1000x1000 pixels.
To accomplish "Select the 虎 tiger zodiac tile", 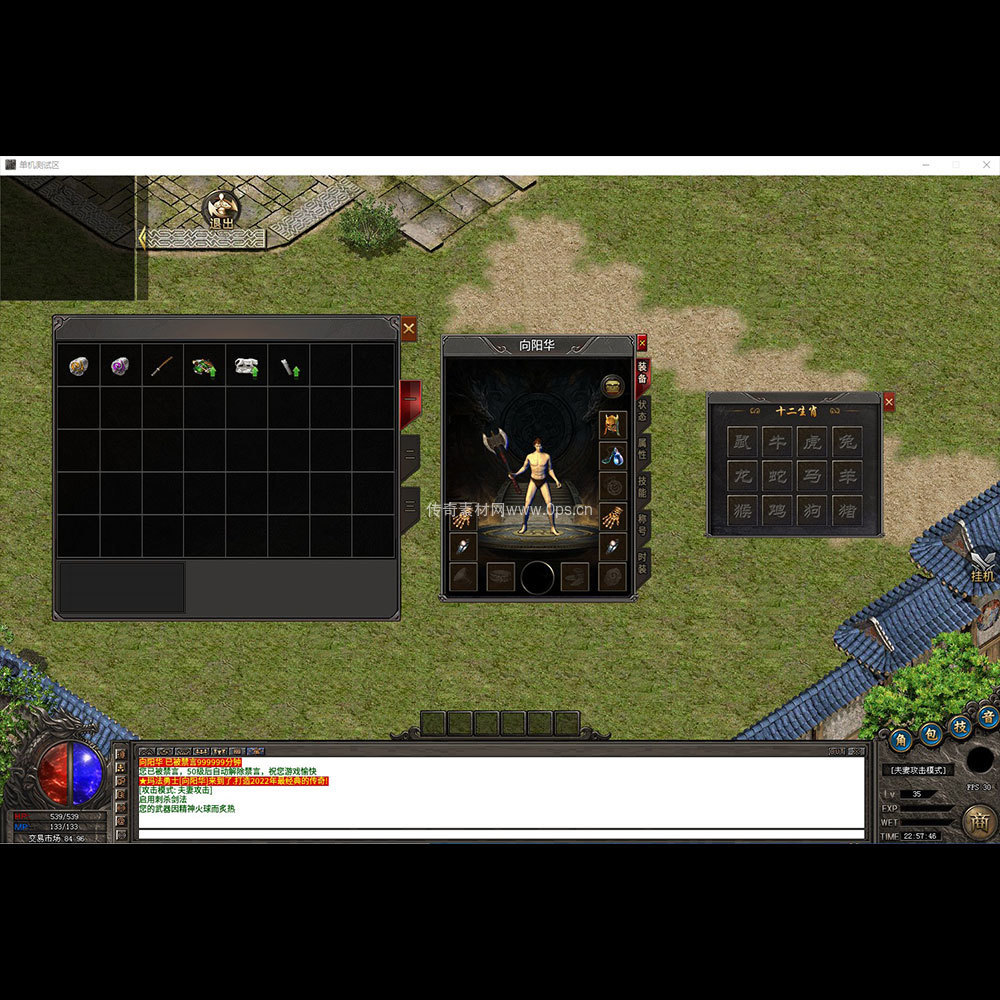I will (x=812, y=440).
